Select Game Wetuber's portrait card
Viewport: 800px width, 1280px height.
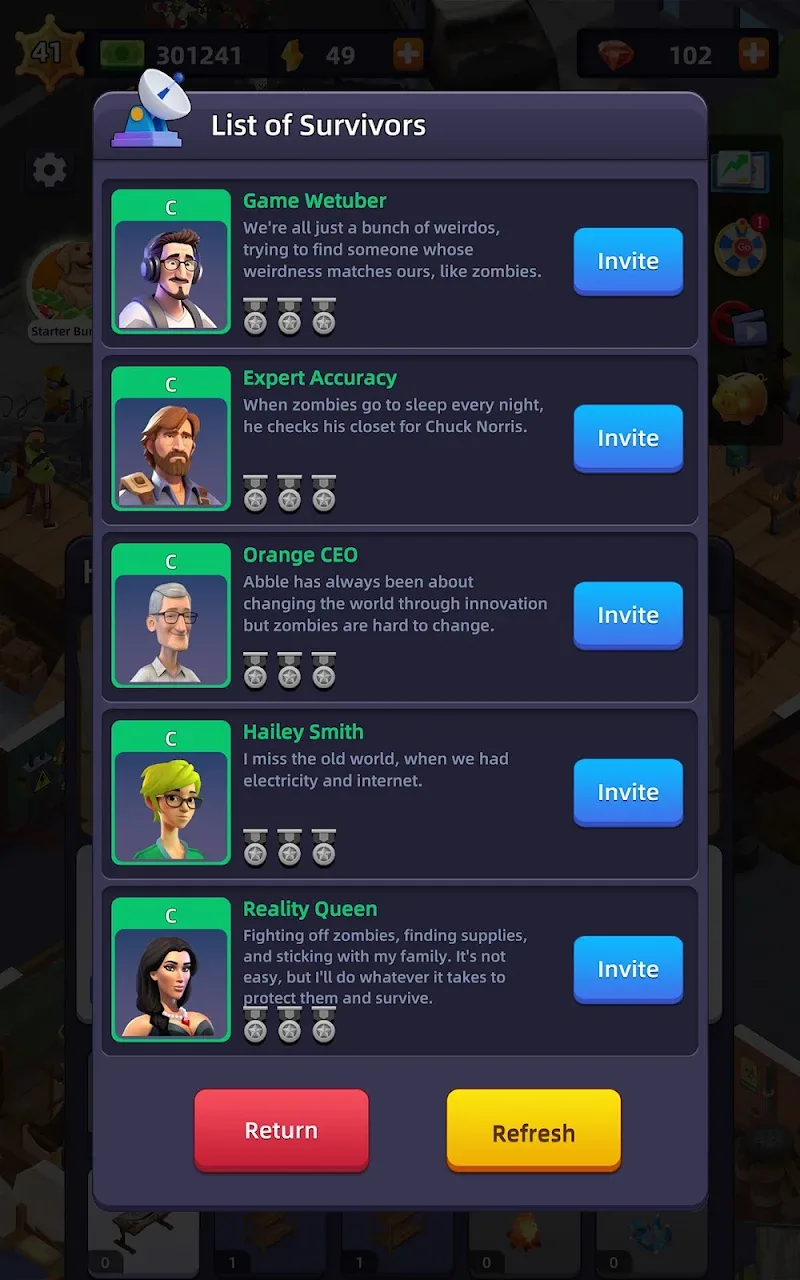(x=171, y=262)
